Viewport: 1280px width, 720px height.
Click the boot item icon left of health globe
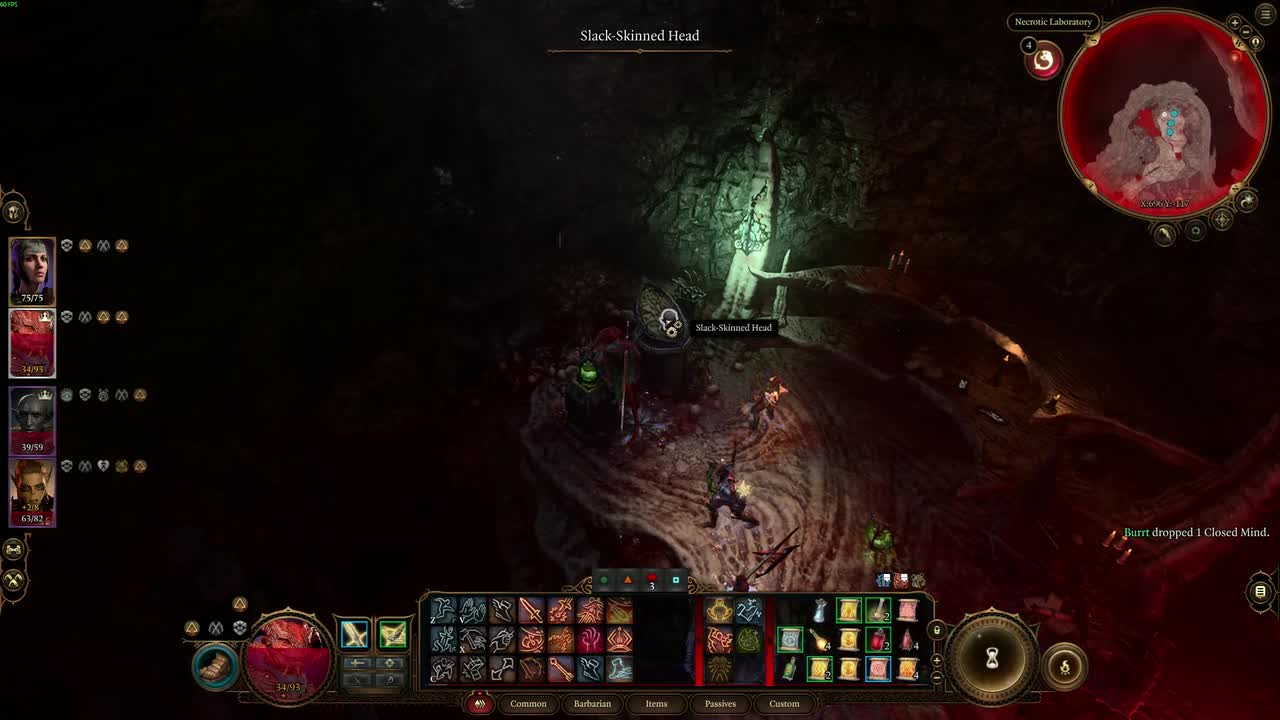click(x=214, y=668)
